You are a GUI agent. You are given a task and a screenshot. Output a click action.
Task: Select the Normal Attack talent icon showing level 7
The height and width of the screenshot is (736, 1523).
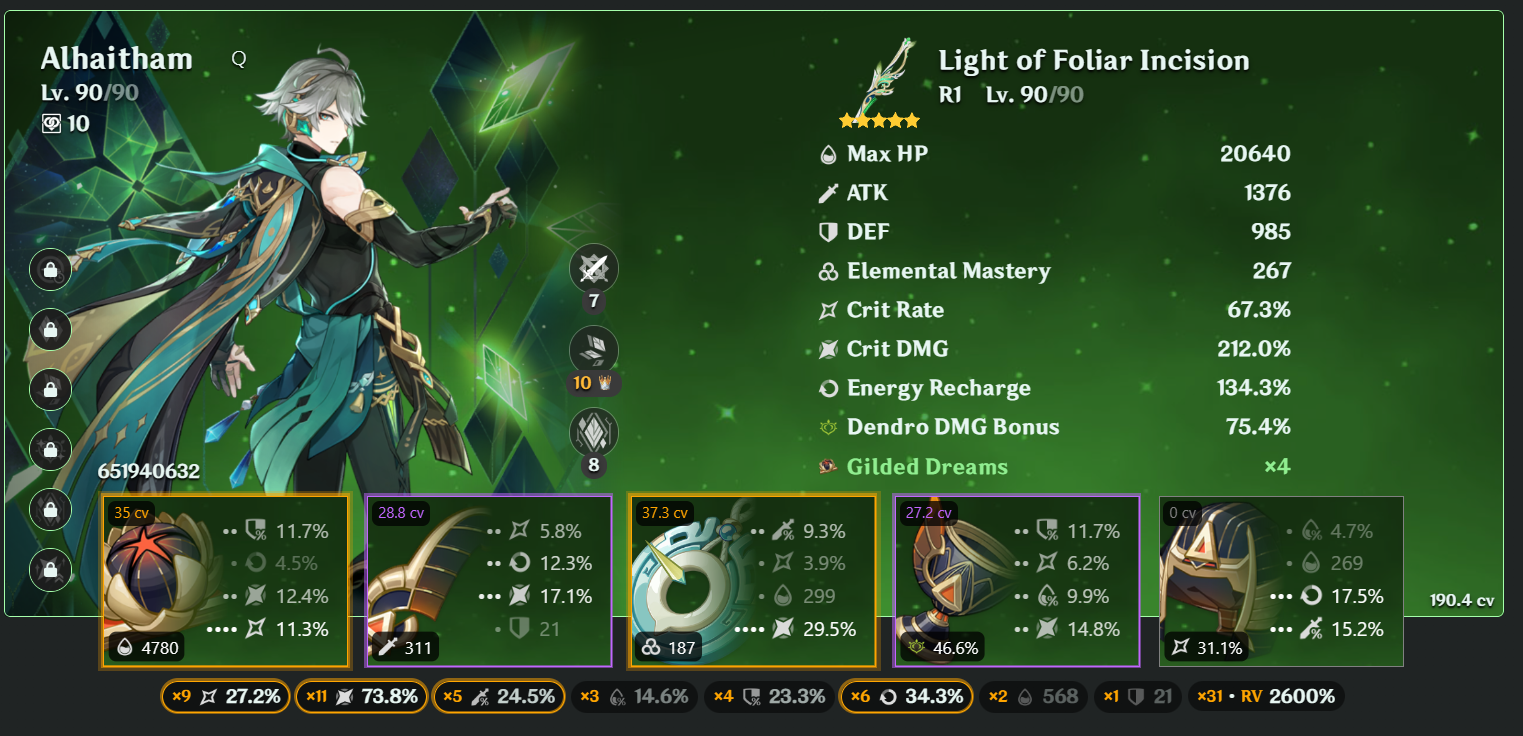click(594, 267)
